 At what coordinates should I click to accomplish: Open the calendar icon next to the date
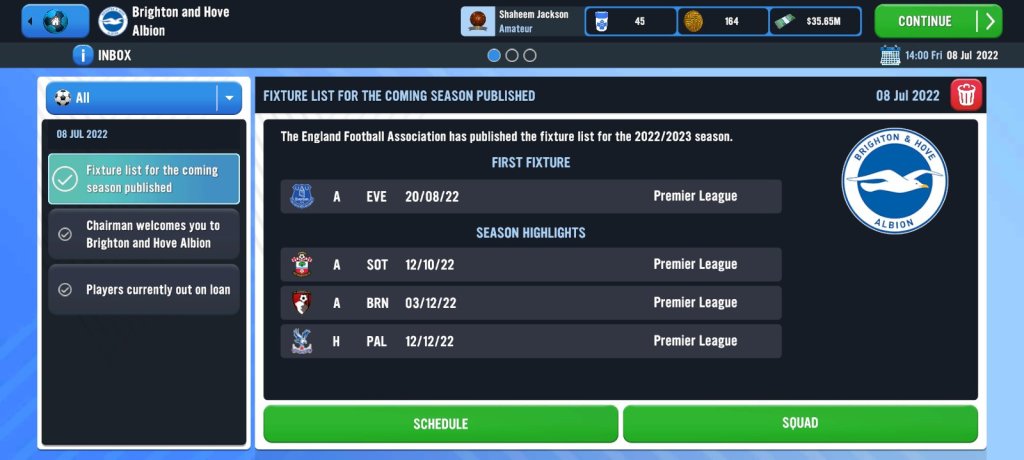890,55
